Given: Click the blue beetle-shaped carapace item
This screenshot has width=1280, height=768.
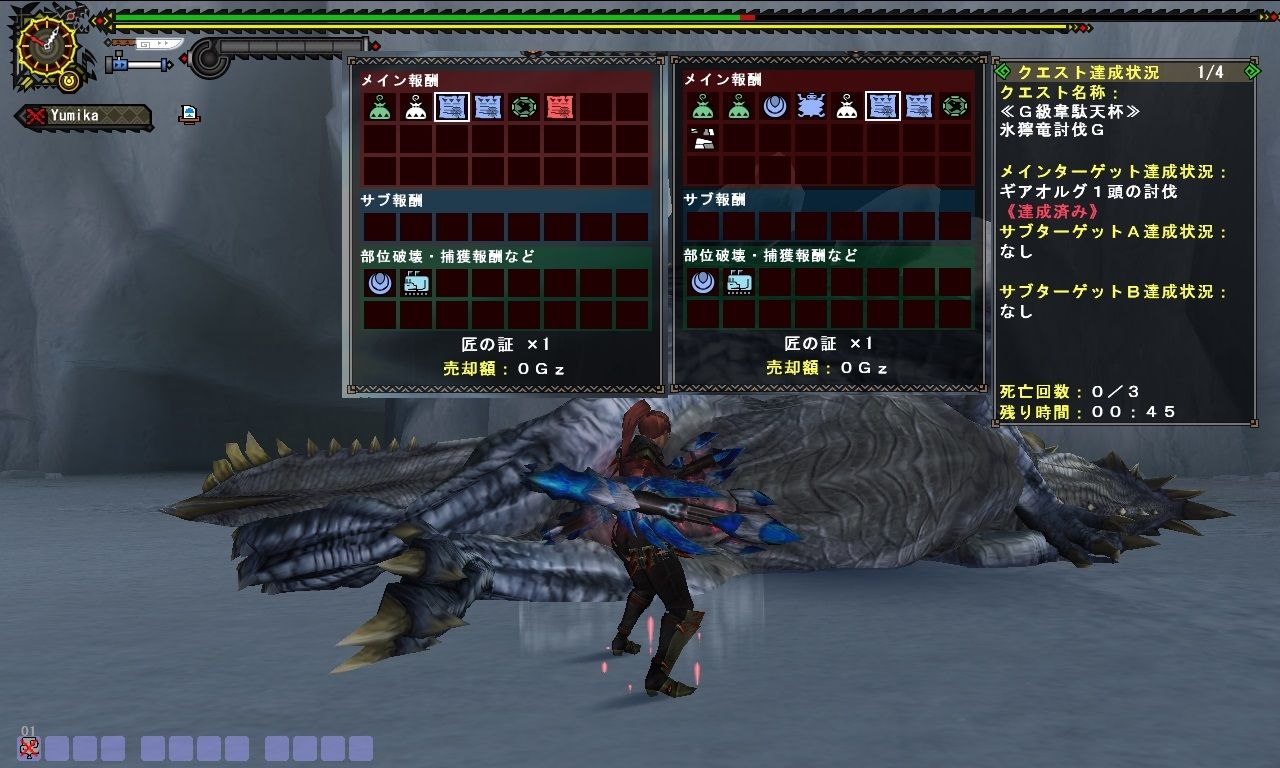Looking at the screenshot, I should coord(810,105).
